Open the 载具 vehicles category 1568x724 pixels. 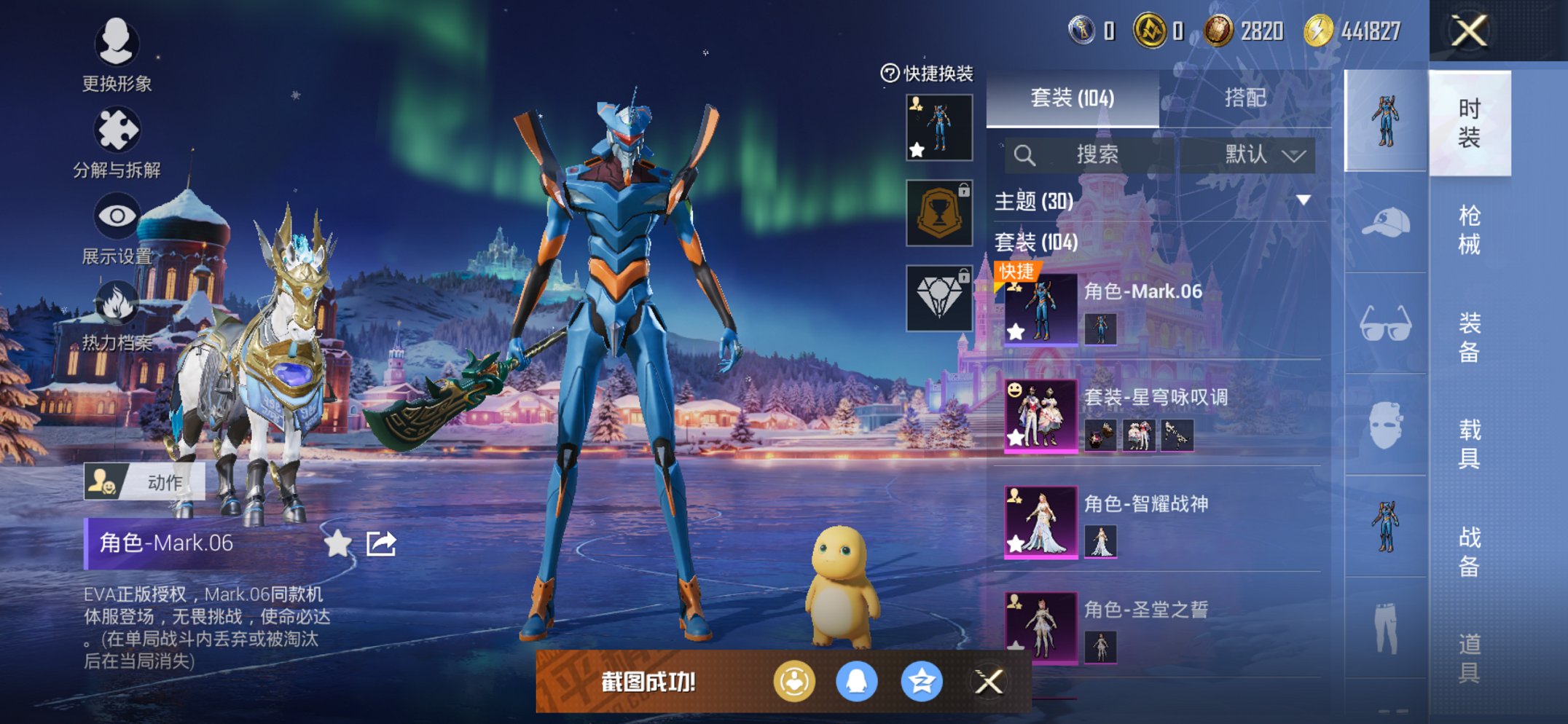pyautogui.click(x=1469, y=444)
